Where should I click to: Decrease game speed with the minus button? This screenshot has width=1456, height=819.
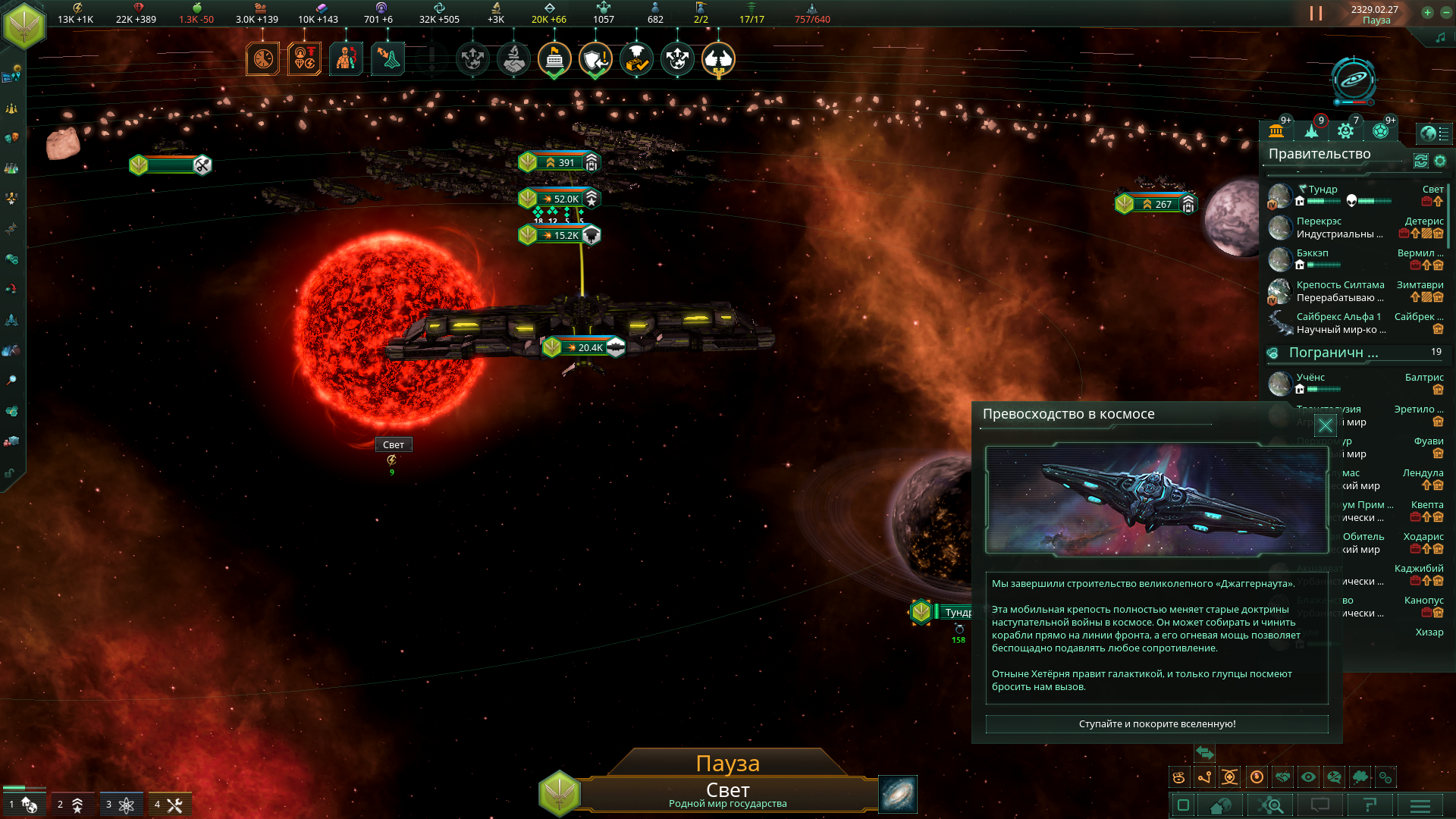[x=1445, y=12]
